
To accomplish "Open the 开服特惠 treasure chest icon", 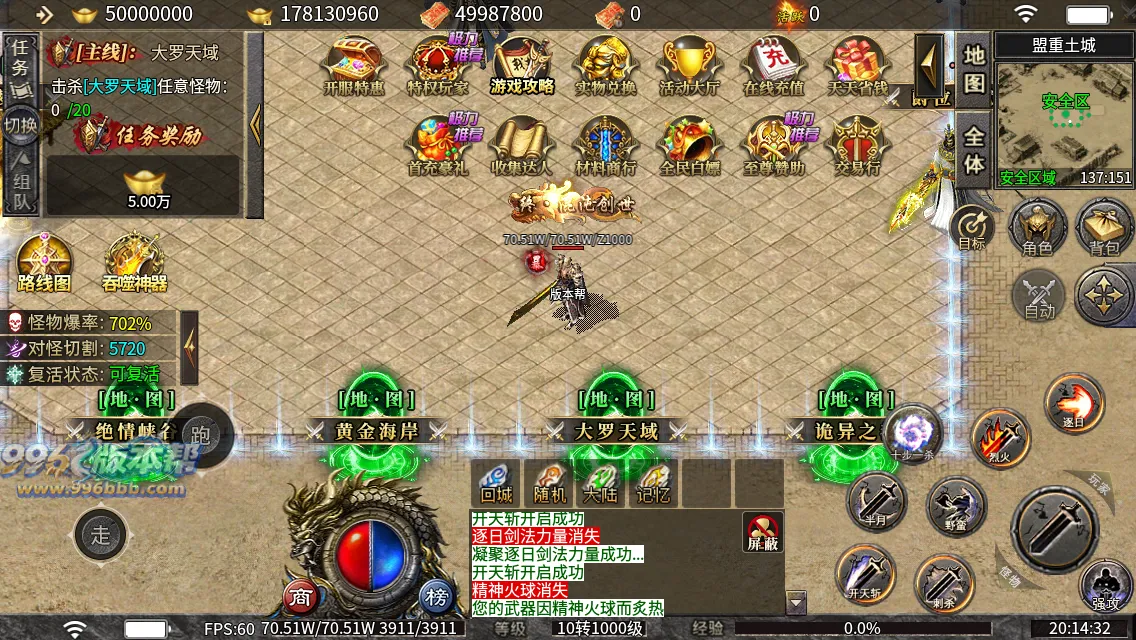I will tap(354, 65).
